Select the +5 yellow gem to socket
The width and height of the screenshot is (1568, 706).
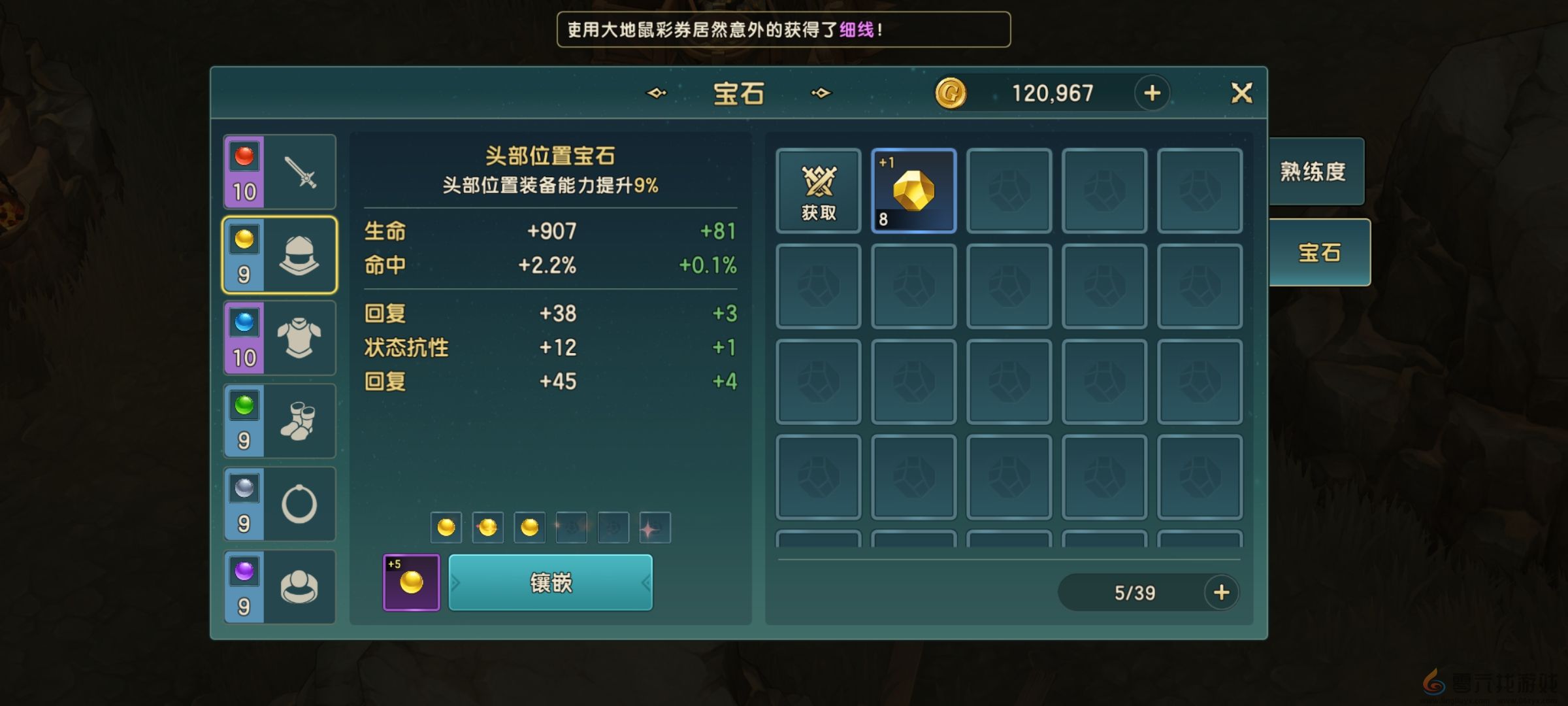(411, 584)
